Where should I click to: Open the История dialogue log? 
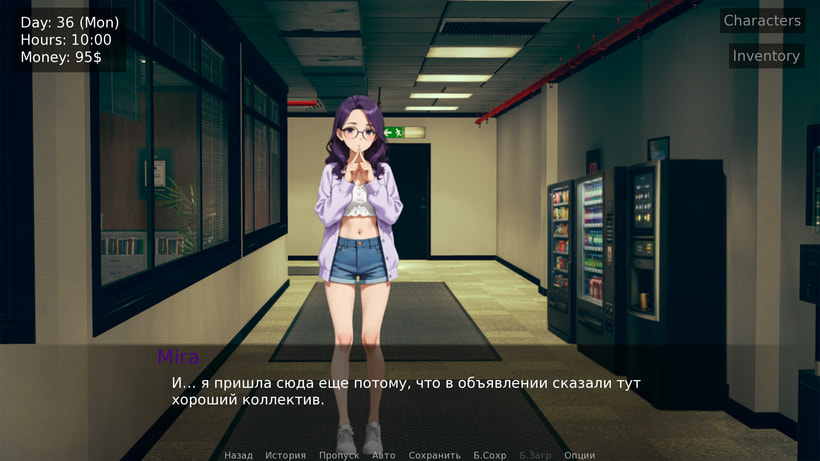285,455
